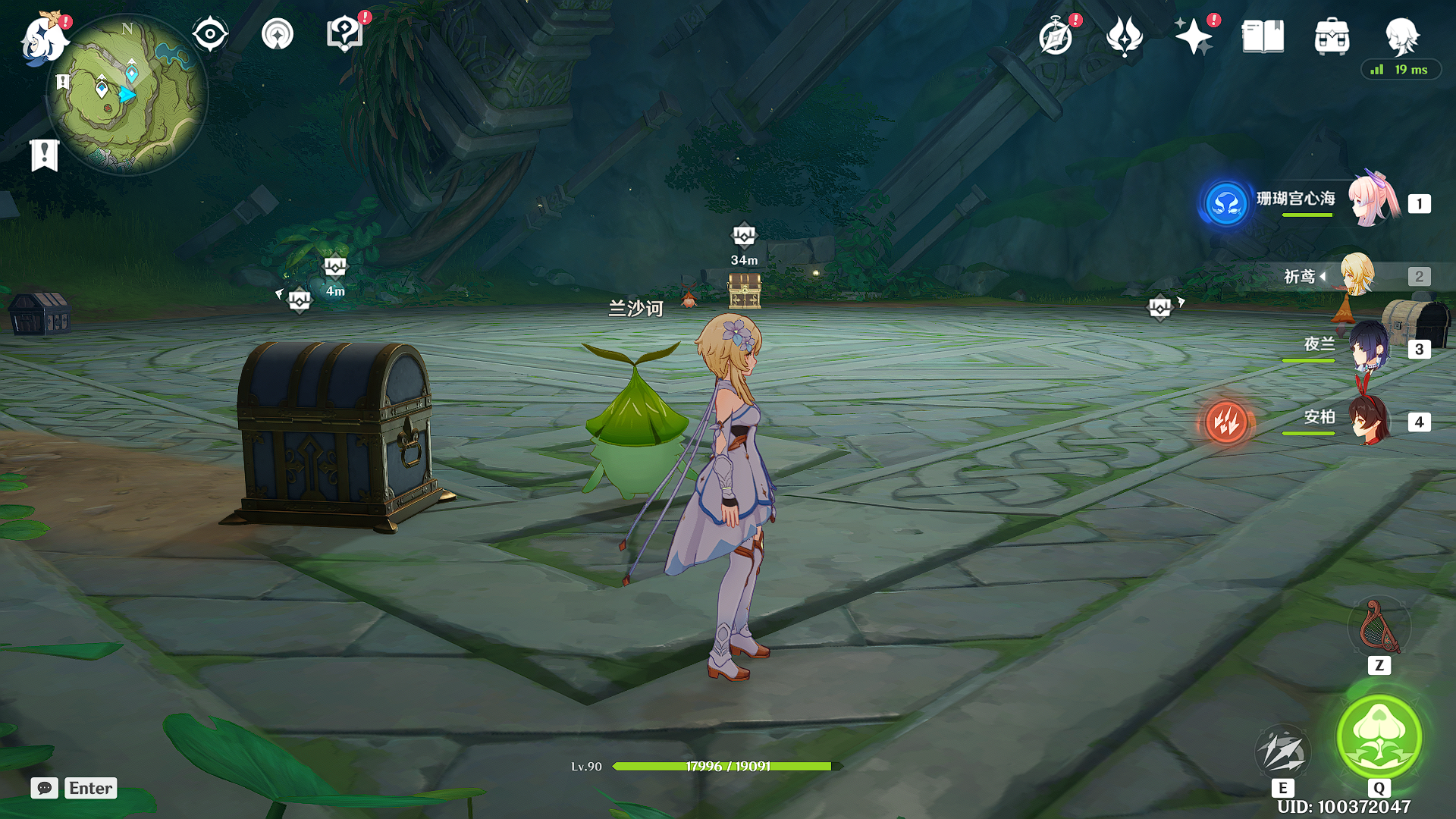
Task: Open the battle pass leaf-emblem icon
Action: [1125, 36]
